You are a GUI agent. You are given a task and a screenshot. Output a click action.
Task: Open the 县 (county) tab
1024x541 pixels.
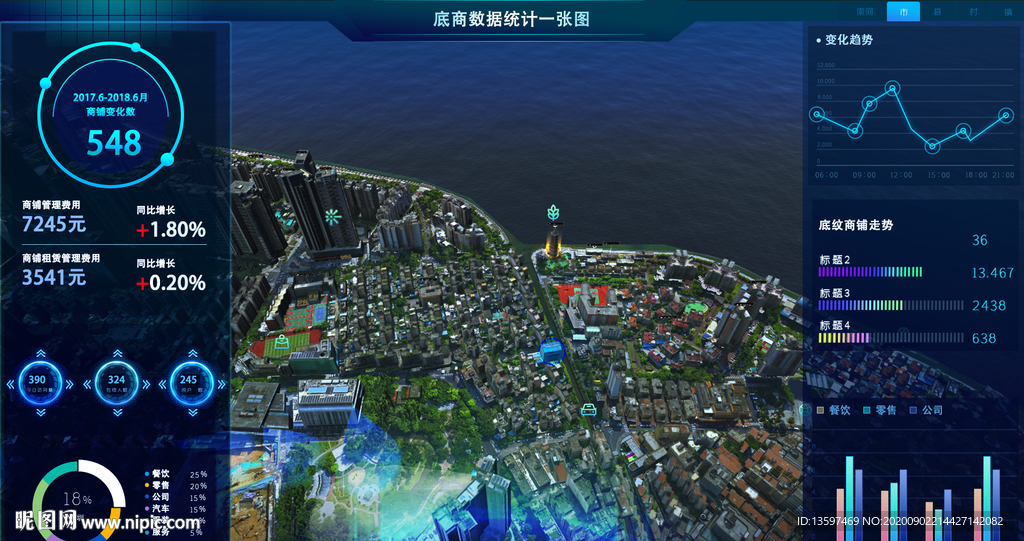[937, 12]
